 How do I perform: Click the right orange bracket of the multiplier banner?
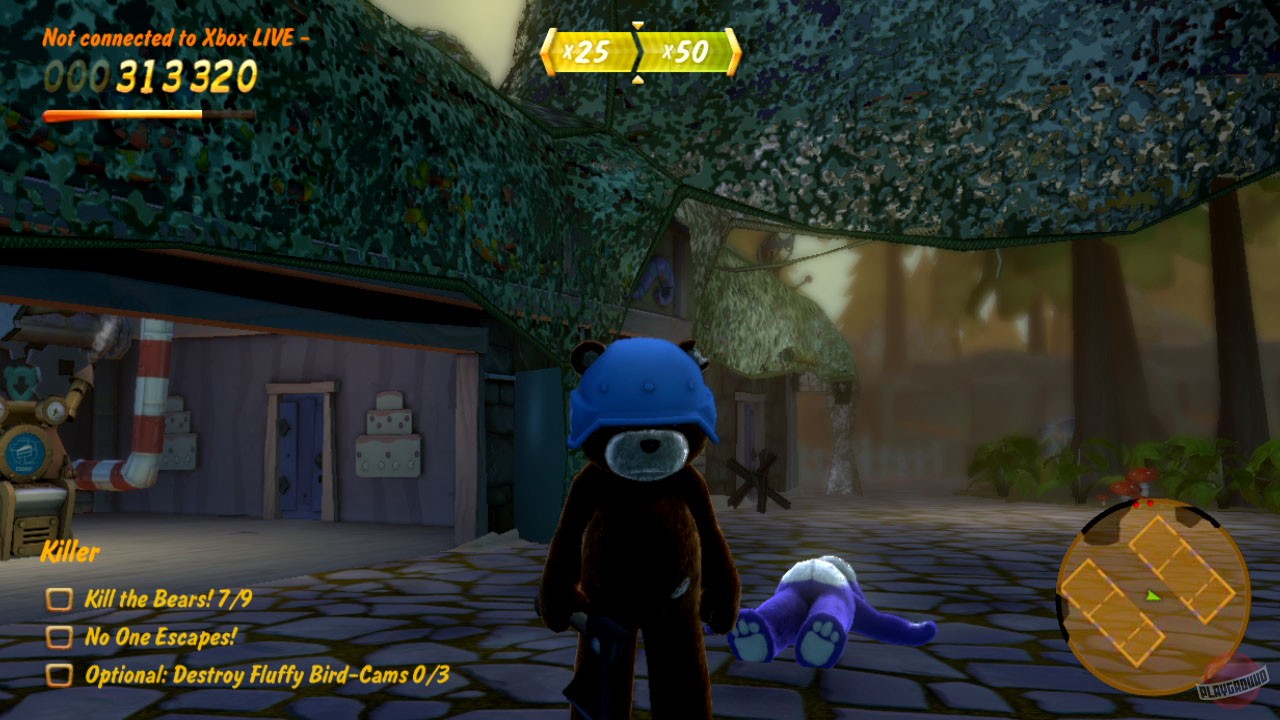coord(732,50)
